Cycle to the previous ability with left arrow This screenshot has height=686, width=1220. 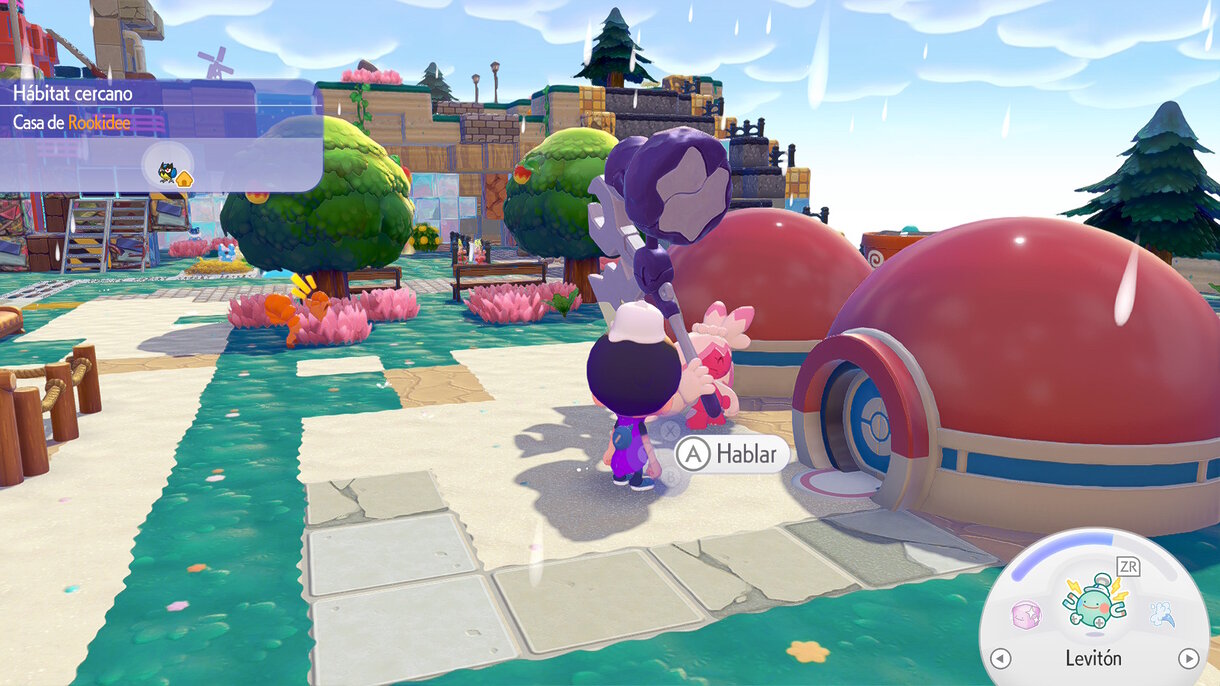tap(1000, 658)
